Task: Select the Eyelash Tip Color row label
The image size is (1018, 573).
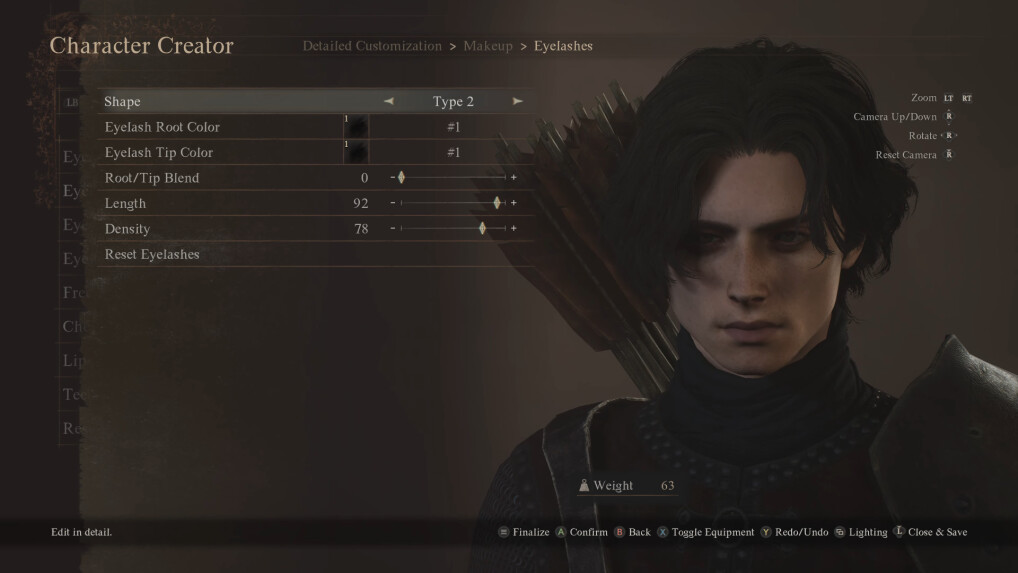Action: pyautogui.click(x=158, y=153)
